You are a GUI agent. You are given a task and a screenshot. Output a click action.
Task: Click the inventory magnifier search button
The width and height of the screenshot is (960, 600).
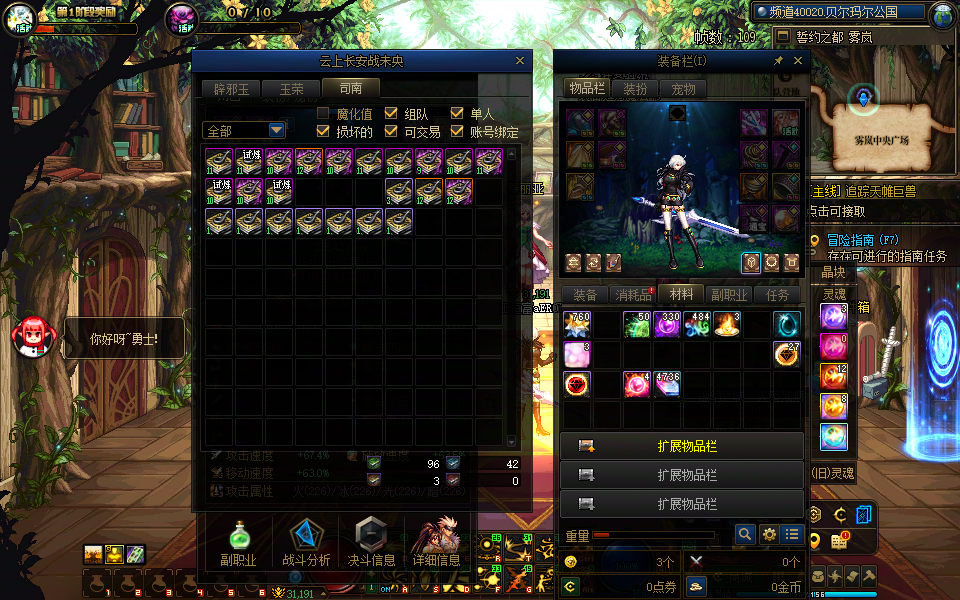(x=745, y=535)
